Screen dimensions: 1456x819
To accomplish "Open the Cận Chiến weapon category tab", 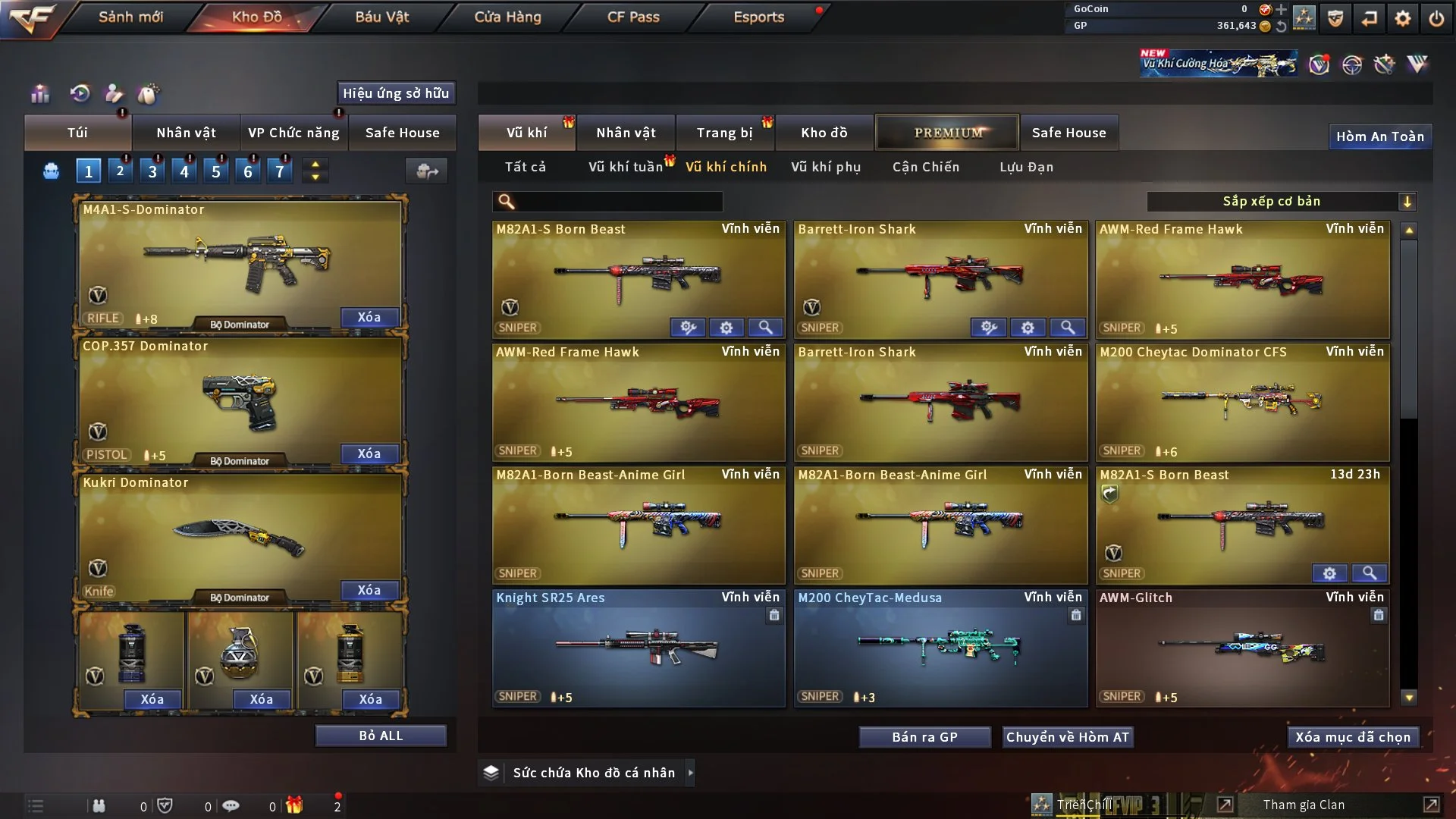I will pyautogui.click(x=926, y=167).
